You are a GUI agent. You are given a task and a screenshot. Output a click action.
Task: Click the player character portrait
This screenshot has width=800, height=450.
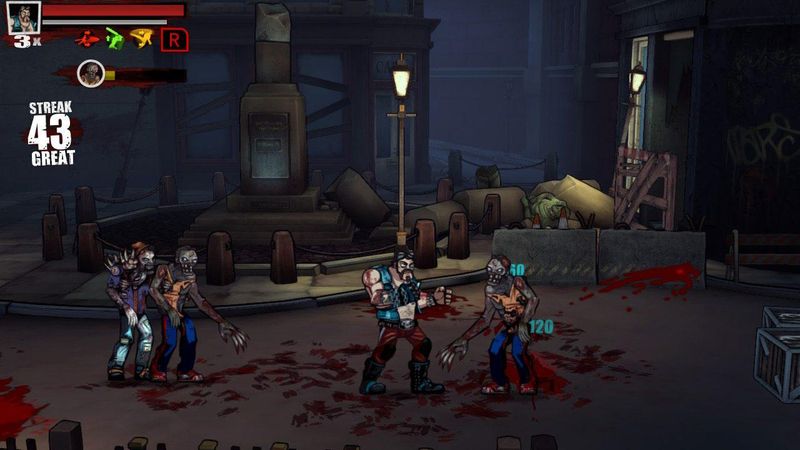pos(24,16)
